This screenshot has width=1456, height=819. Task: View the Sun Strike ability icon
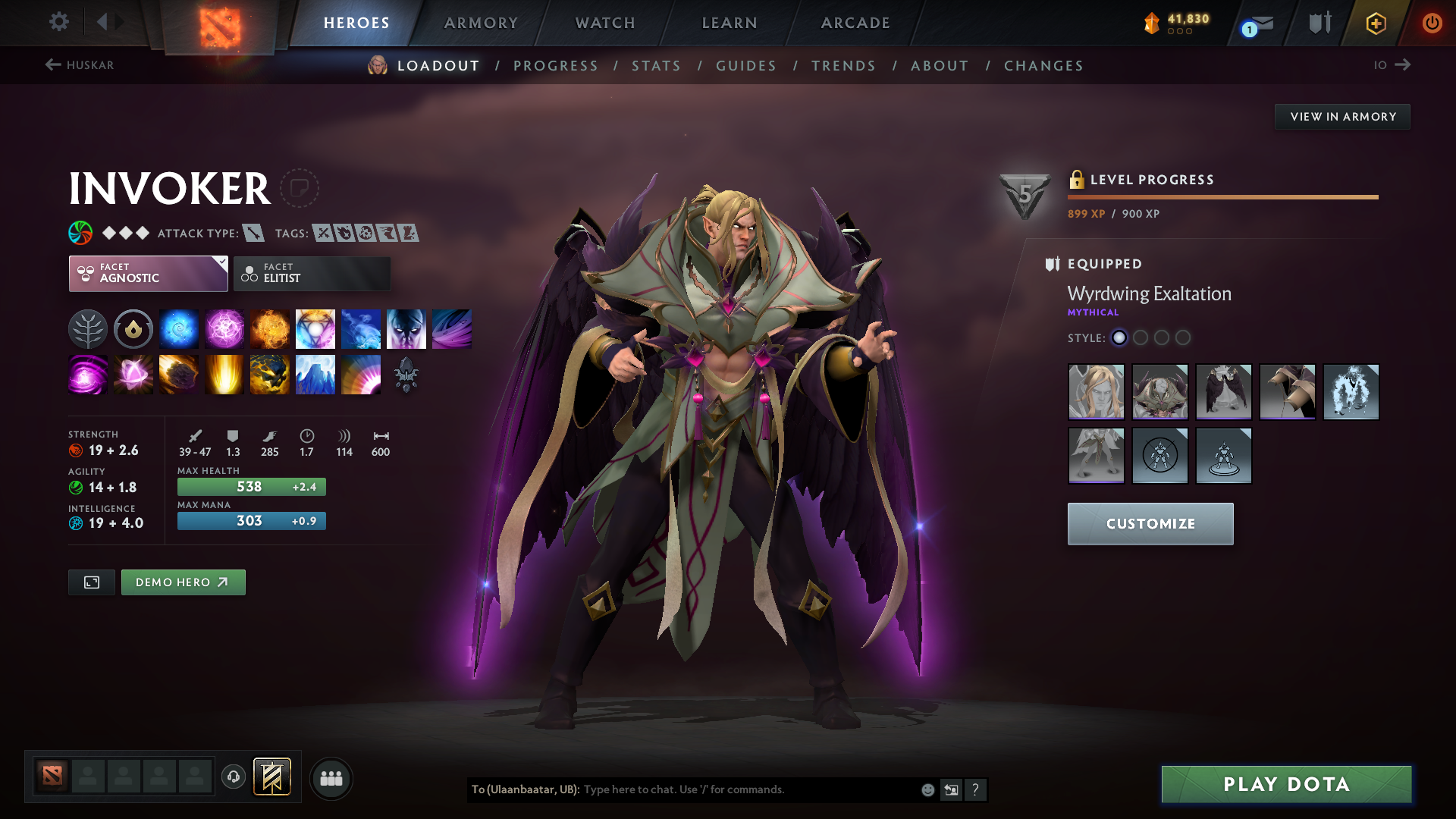(224, 374)
